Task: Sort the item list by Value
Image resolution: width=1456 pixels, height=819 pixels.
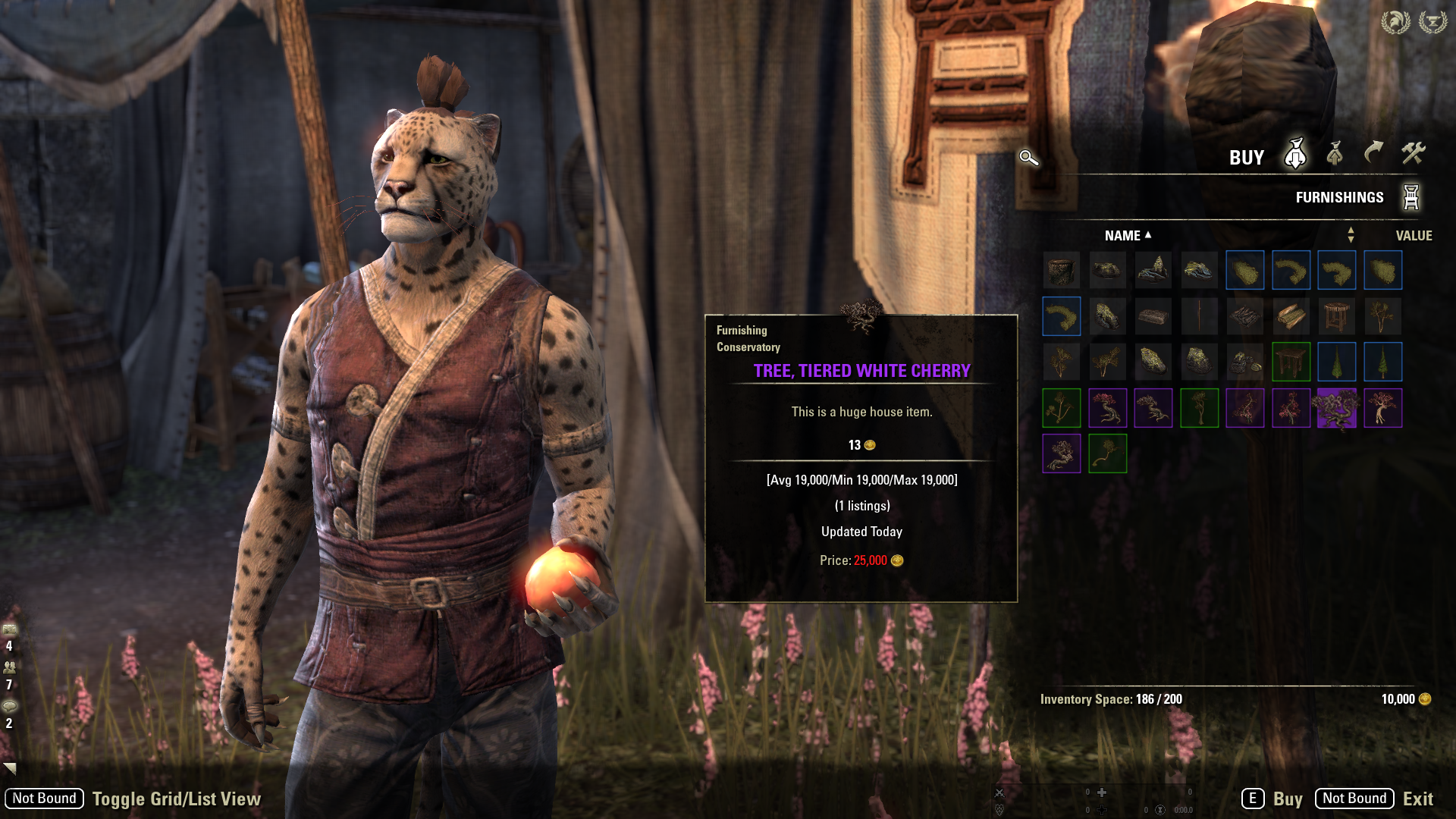Action: pos(1414,236)
